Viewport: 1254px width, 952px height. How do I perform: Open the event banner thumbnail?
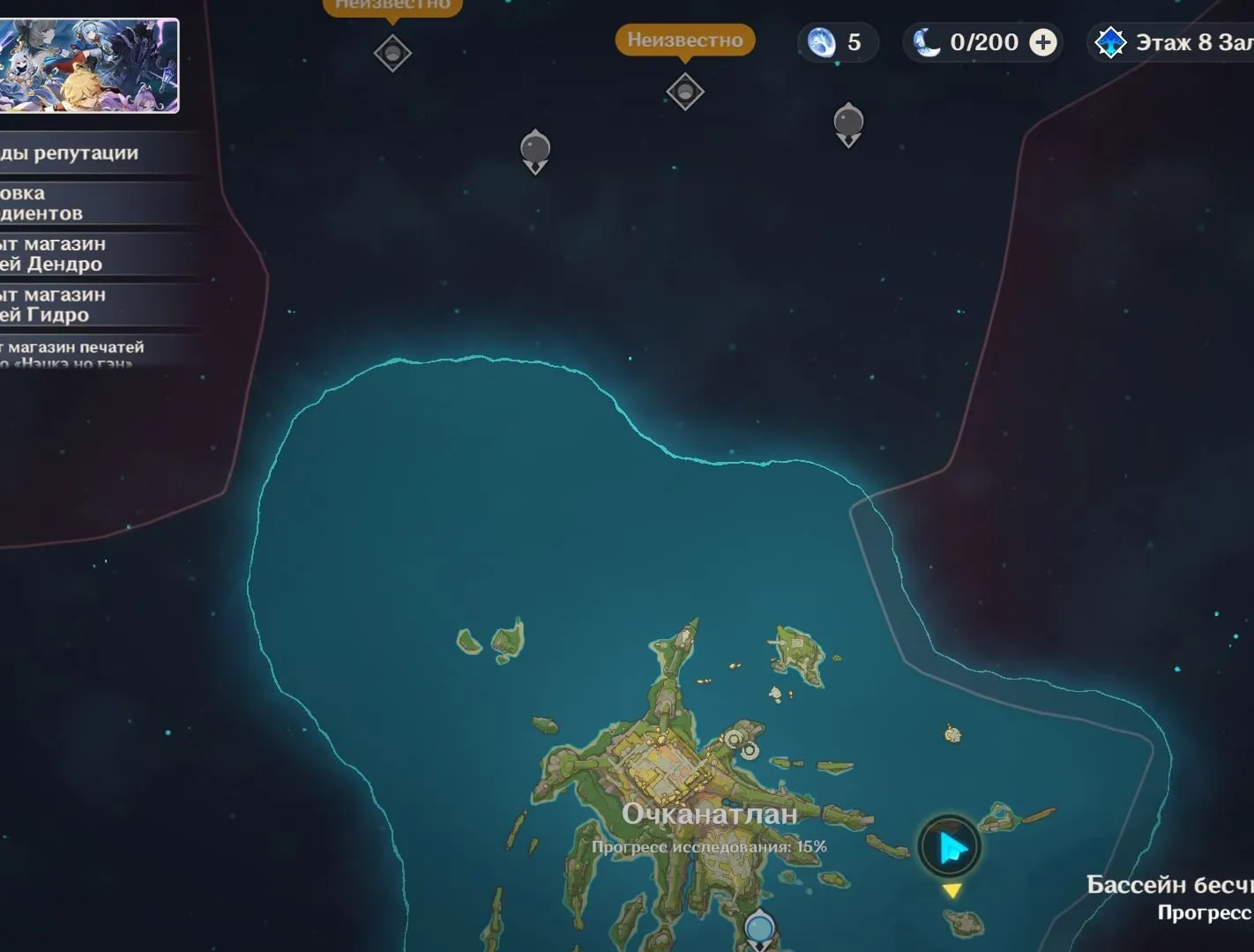(x=88, y=66)
